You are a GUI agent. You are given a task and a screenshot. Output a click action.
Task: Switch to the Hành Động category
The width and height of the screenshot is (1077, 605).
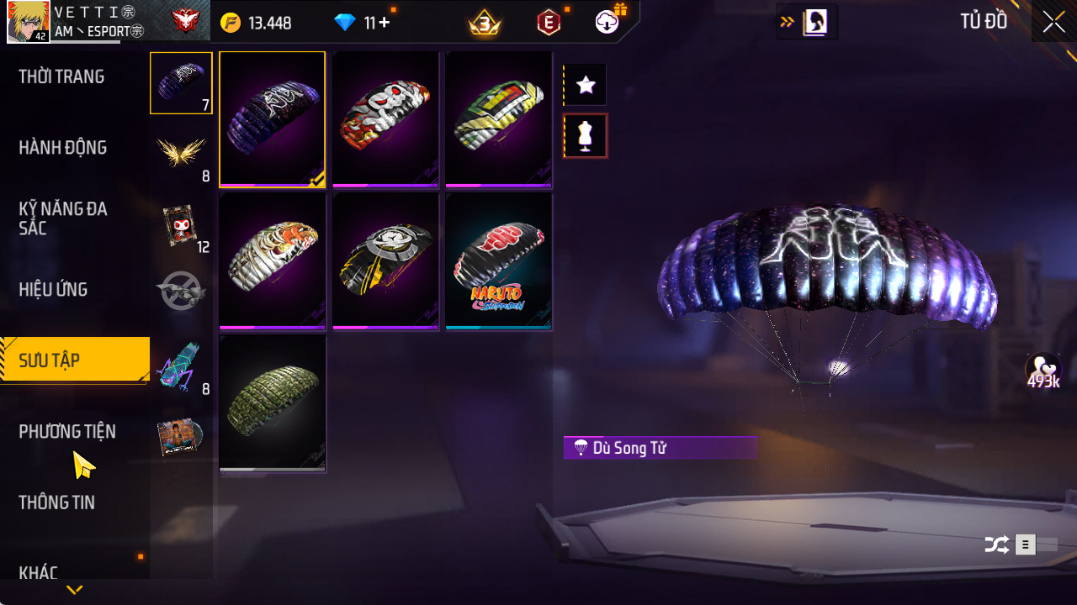[63, 148]
